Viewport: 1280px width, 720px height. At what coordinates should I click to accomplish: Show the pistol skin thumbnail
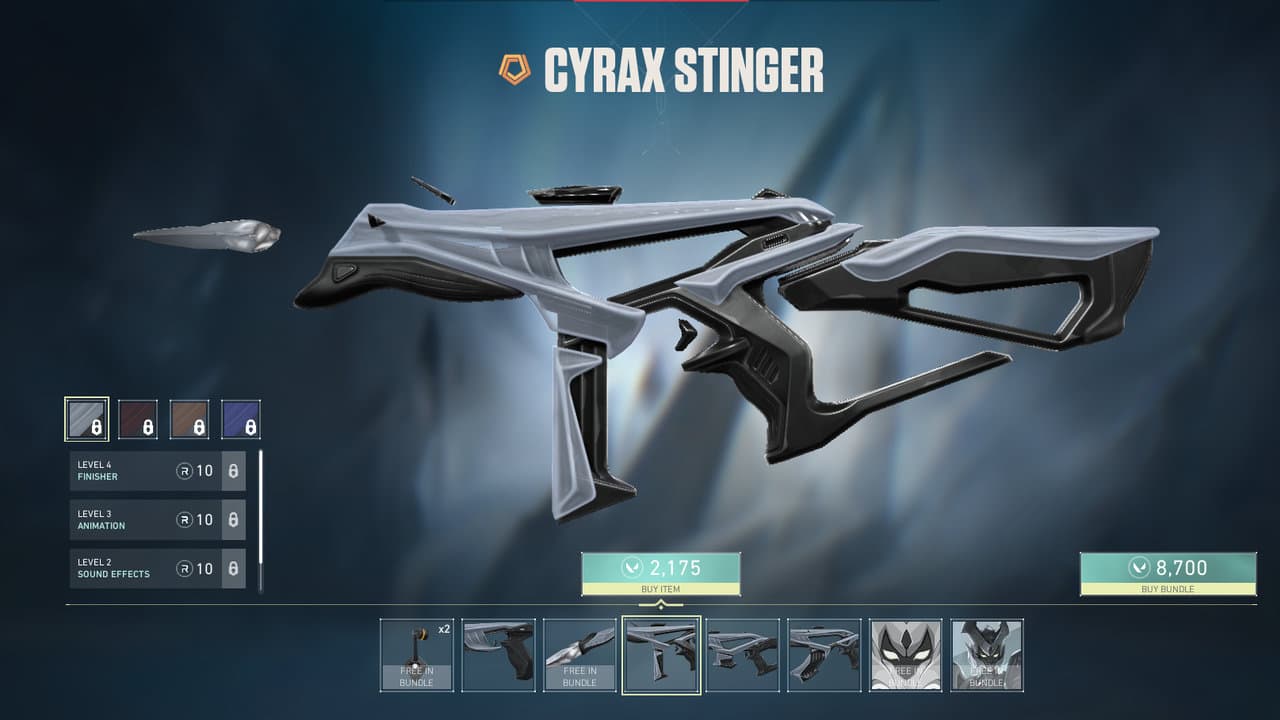[x=498, y=655]
